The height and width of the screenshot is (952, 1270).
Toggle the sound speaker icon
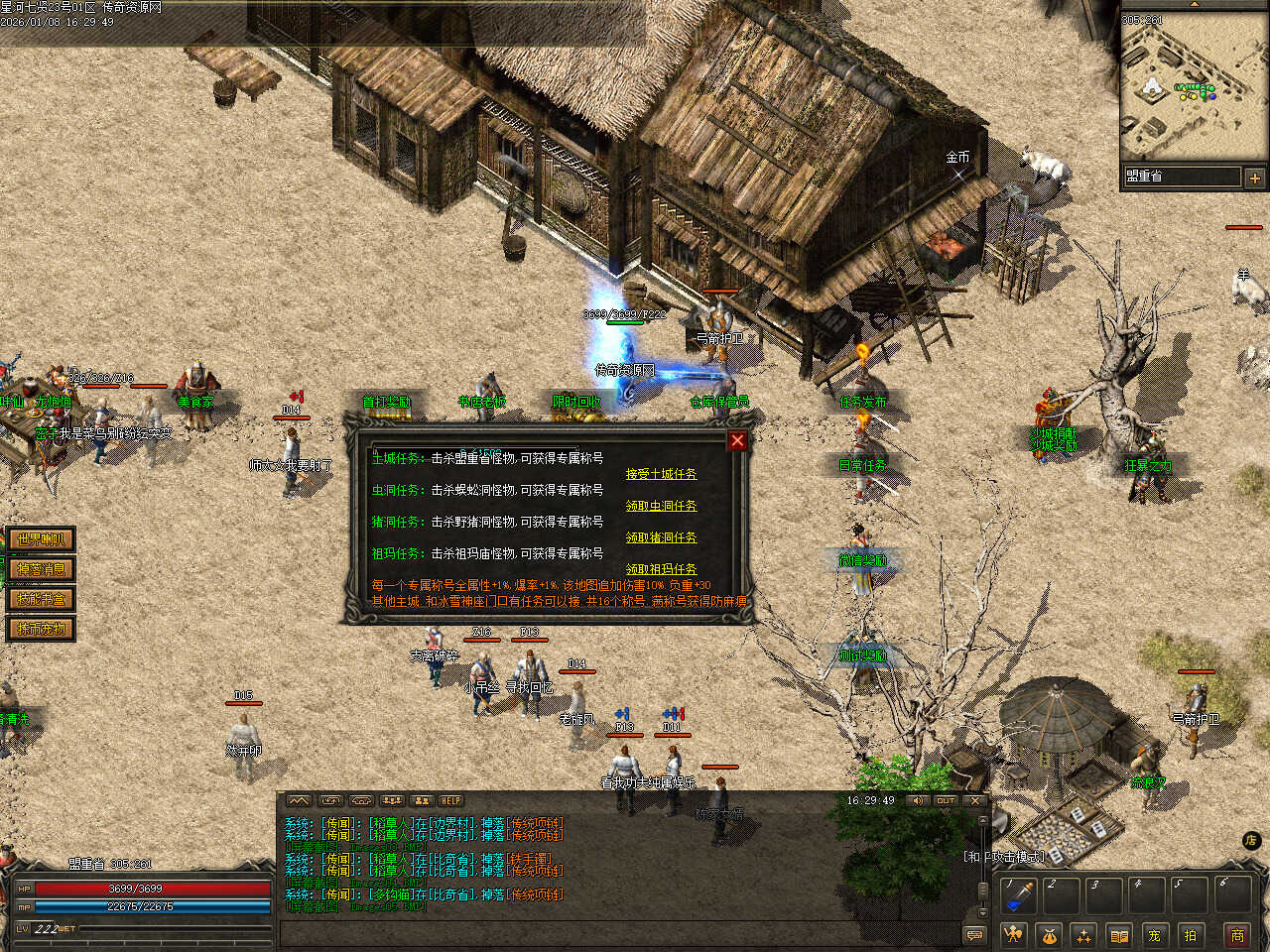[916, 800]
